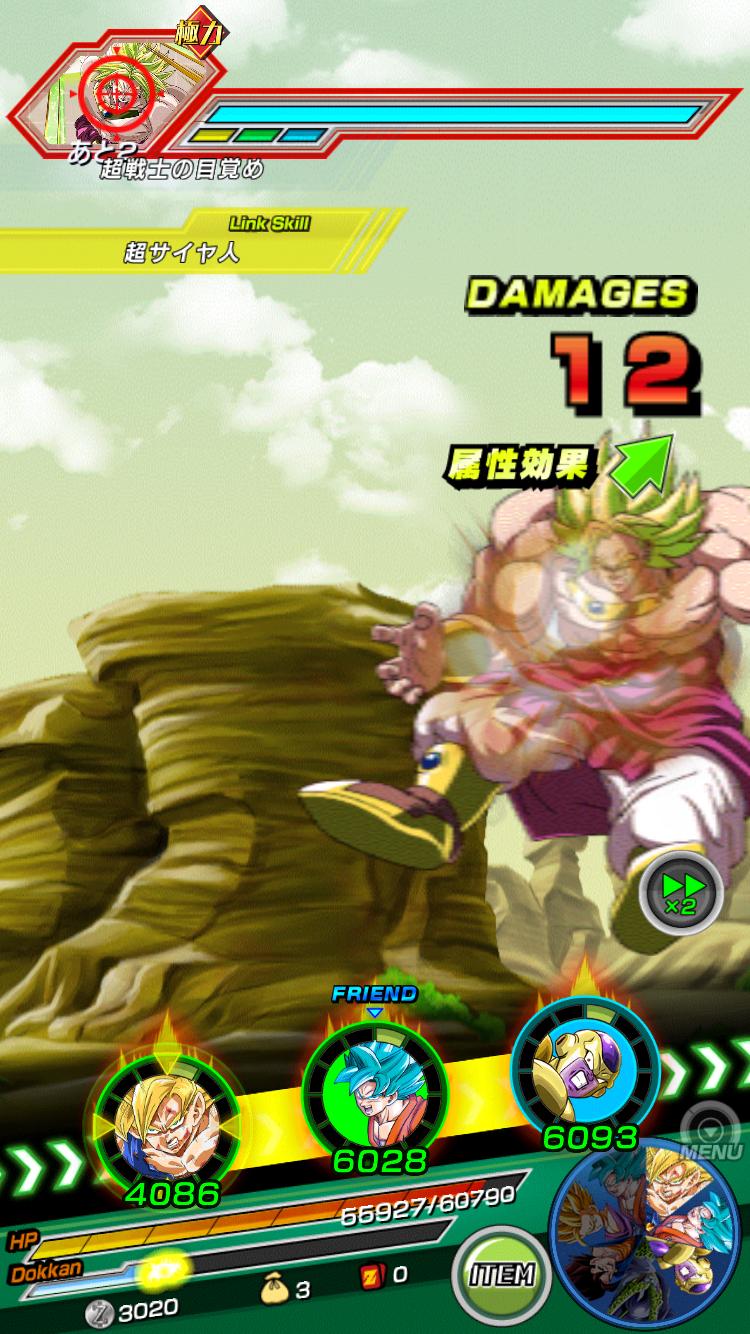750x1334 pixels.
Task: Choose the FRIEND Super Saiyan Blue Goku unit
Action: point(373,1090)
